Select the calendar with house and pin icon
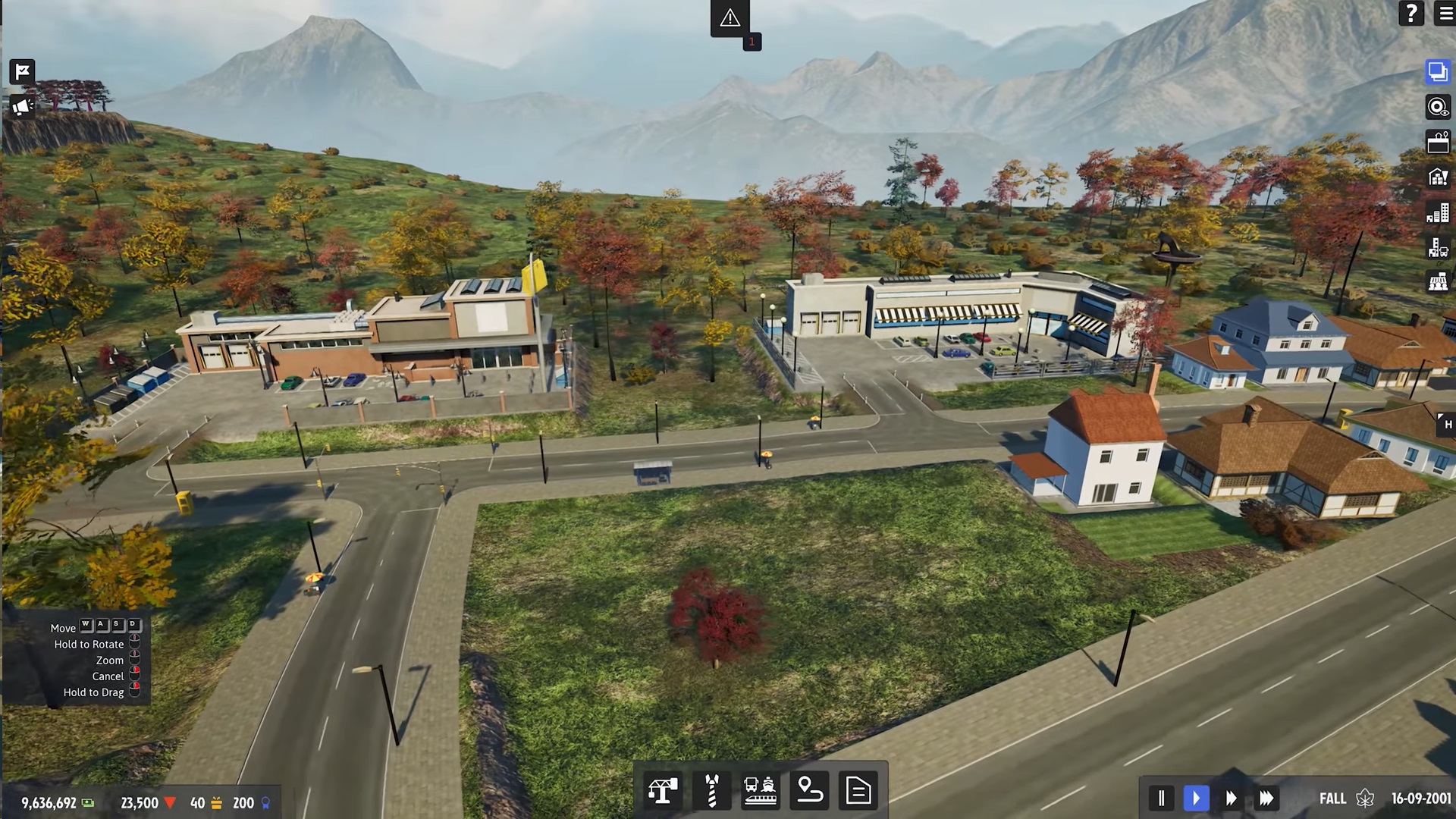Screen dimensions: 1456x819 1437,142
